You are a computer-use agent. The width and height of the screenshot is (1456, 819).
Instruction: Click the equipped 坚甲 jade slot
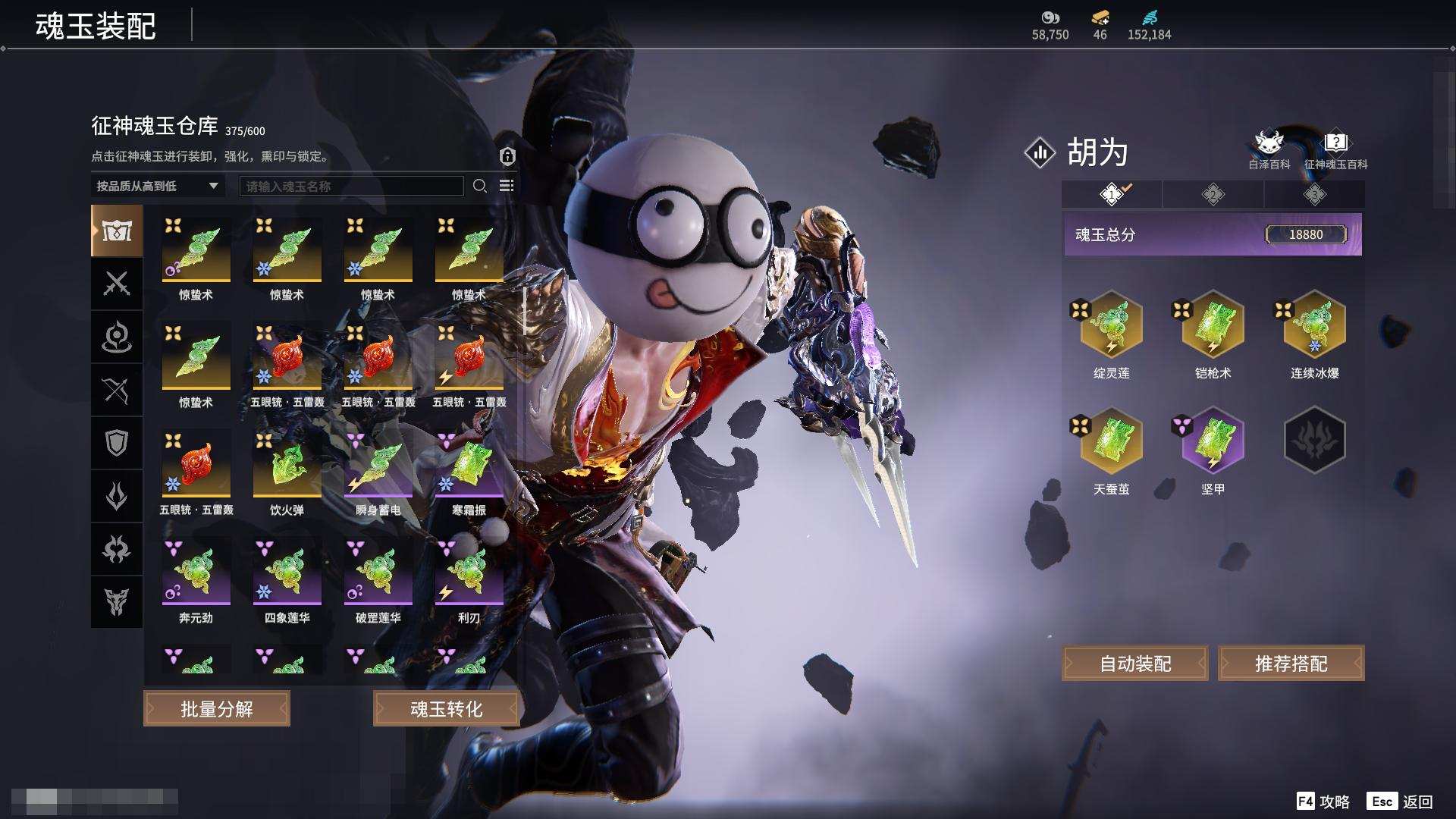pos(1213,441)
